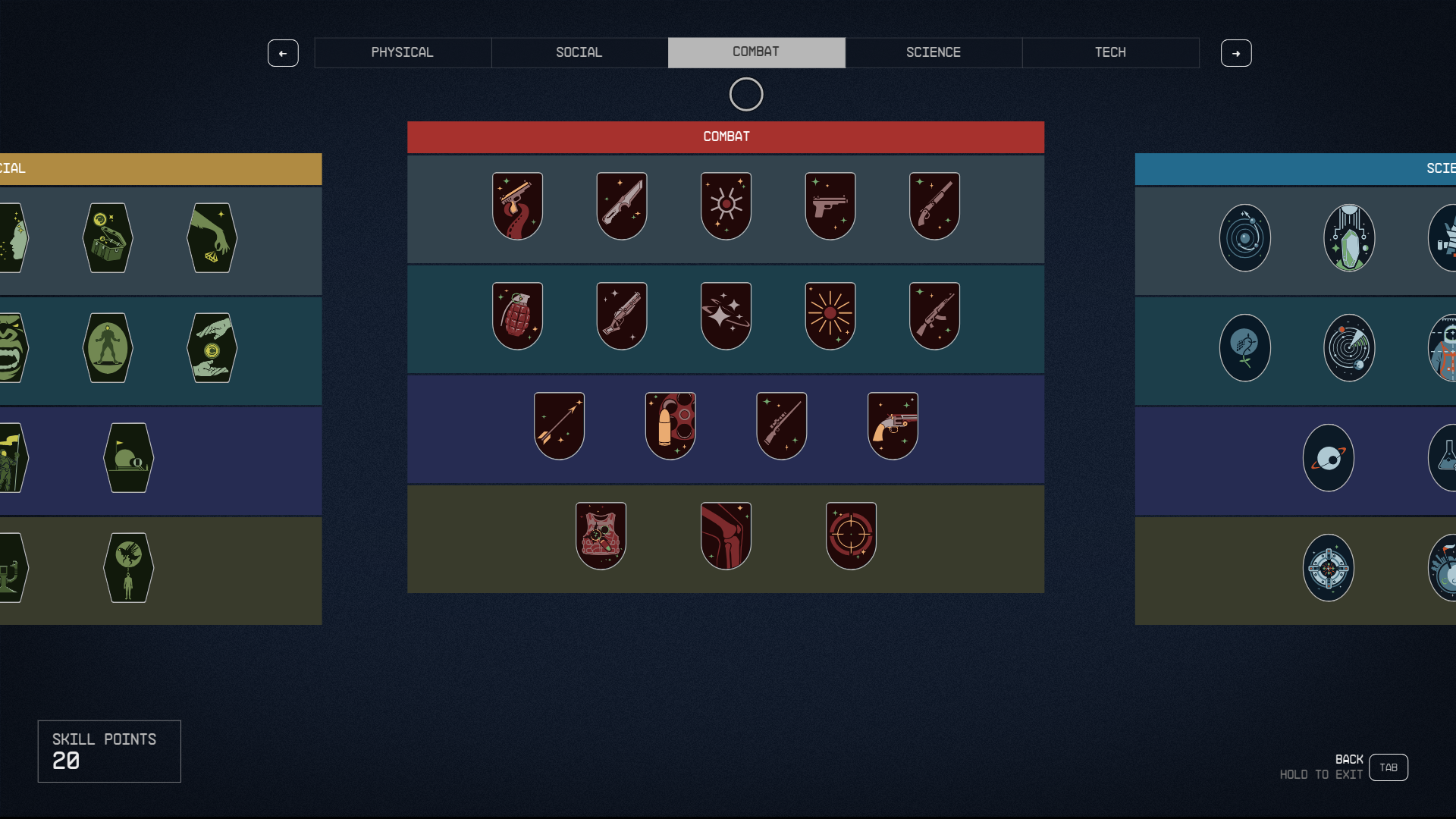Select the Rapid Reloading revolver cylinder skill
1456x819 pixels.
[670, 425]
